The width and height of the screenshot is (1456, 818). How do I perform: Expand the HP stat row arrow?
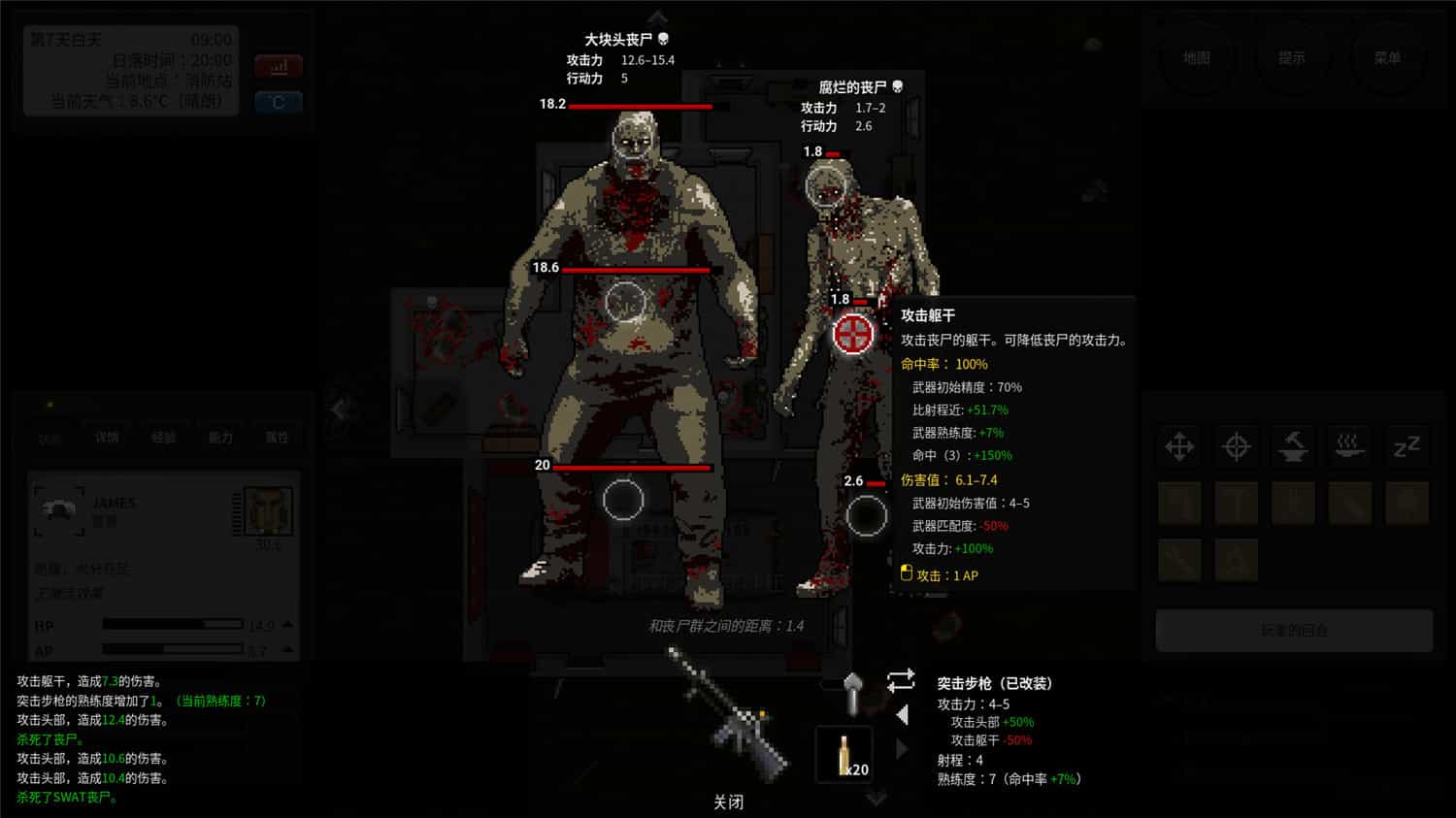point(286,624)
